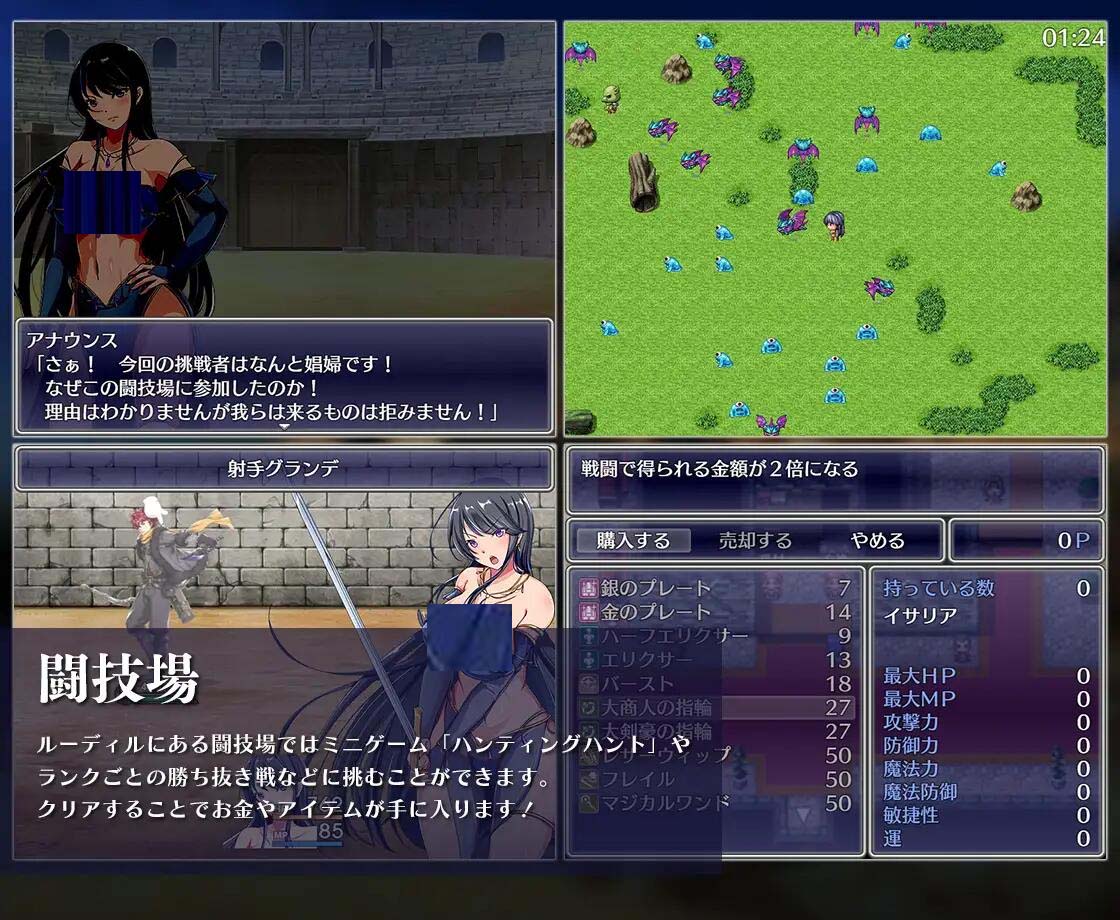Pick 金のプレート from the item list
This screenshot has height=920, width=1120.
click(x=715, y=612)
